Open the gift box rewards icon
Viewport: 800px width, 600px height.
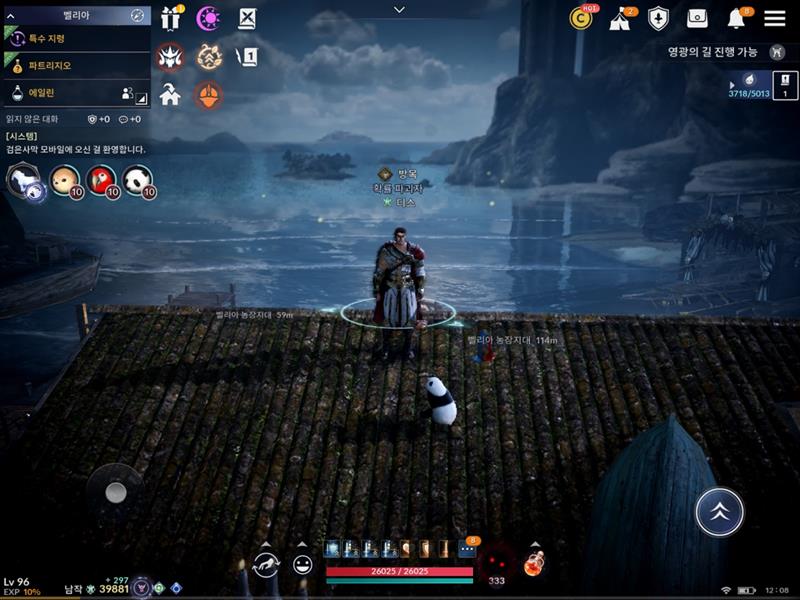(x=169, y=18)
